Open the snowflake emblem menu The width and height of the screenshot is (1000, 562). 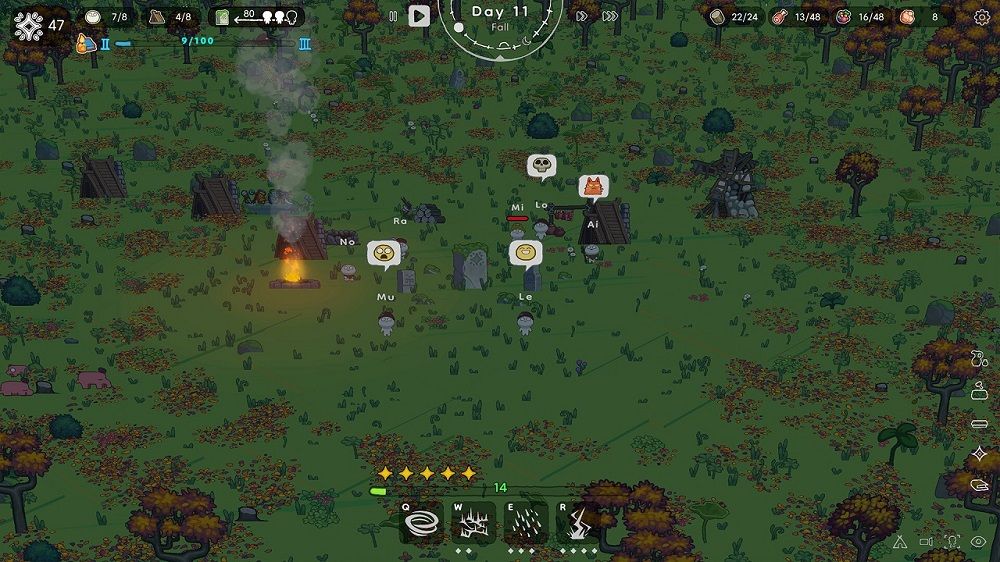[x=28, y=26]
